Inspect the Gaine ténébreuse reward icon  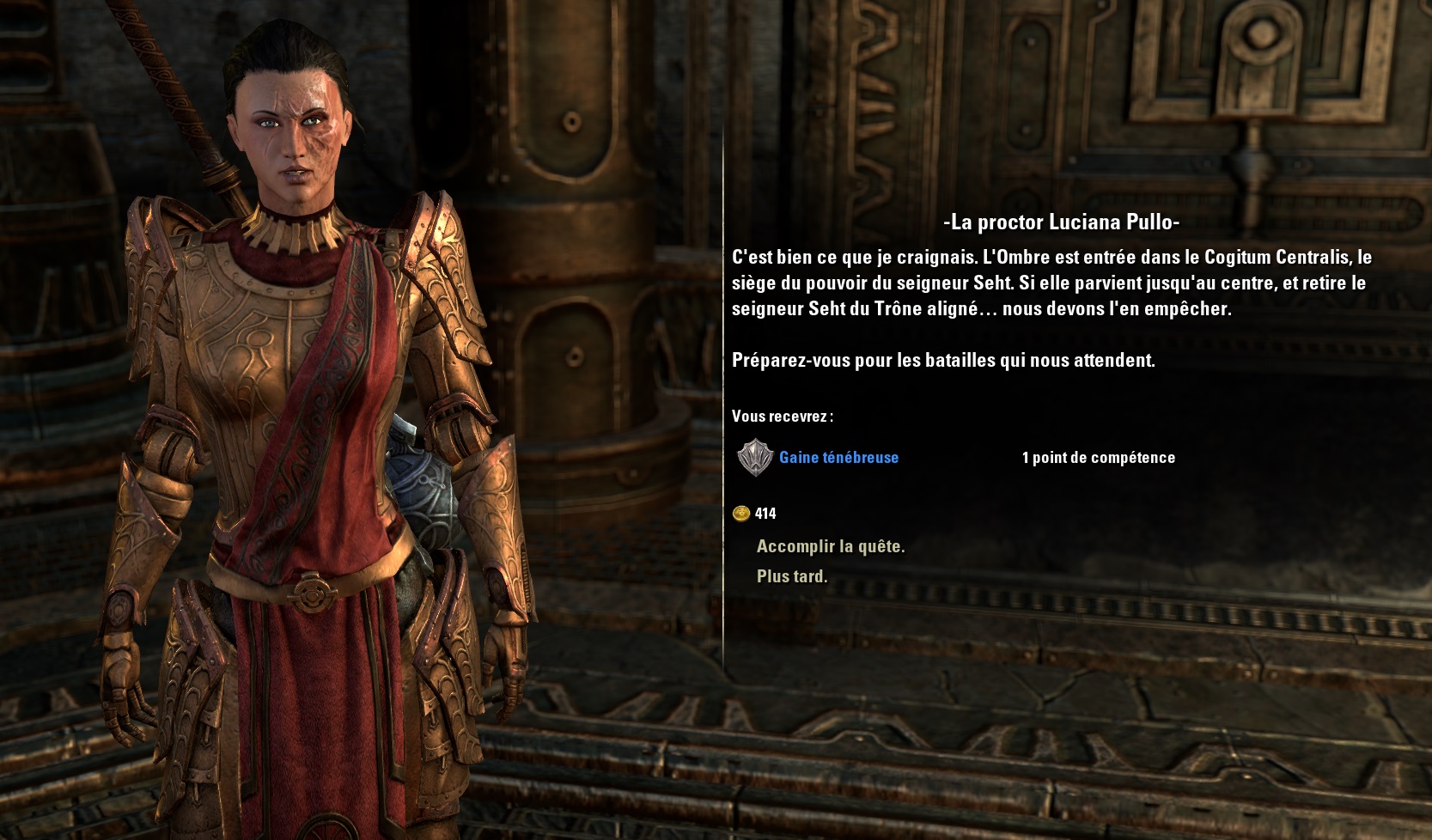755,458
